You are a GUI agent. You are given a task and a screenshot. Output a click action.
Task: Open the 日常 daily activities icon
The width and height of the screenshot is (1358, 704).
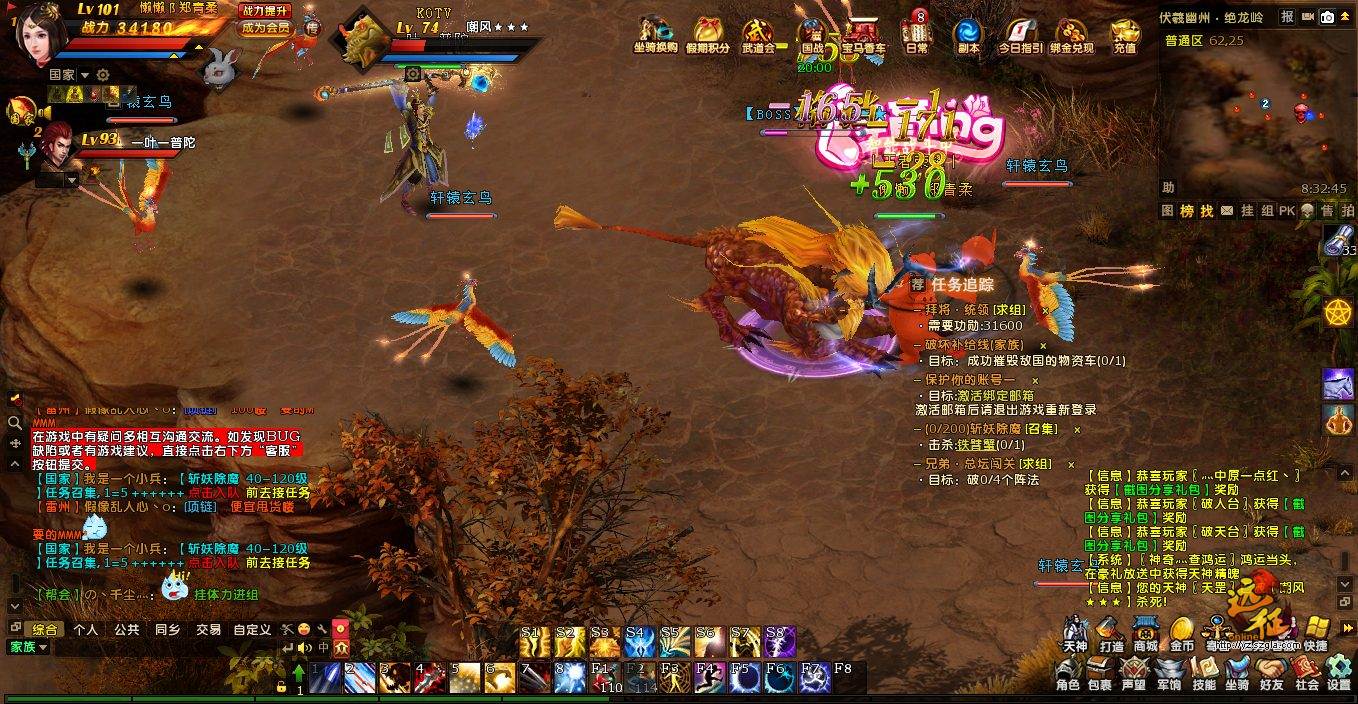coord(916,33)
